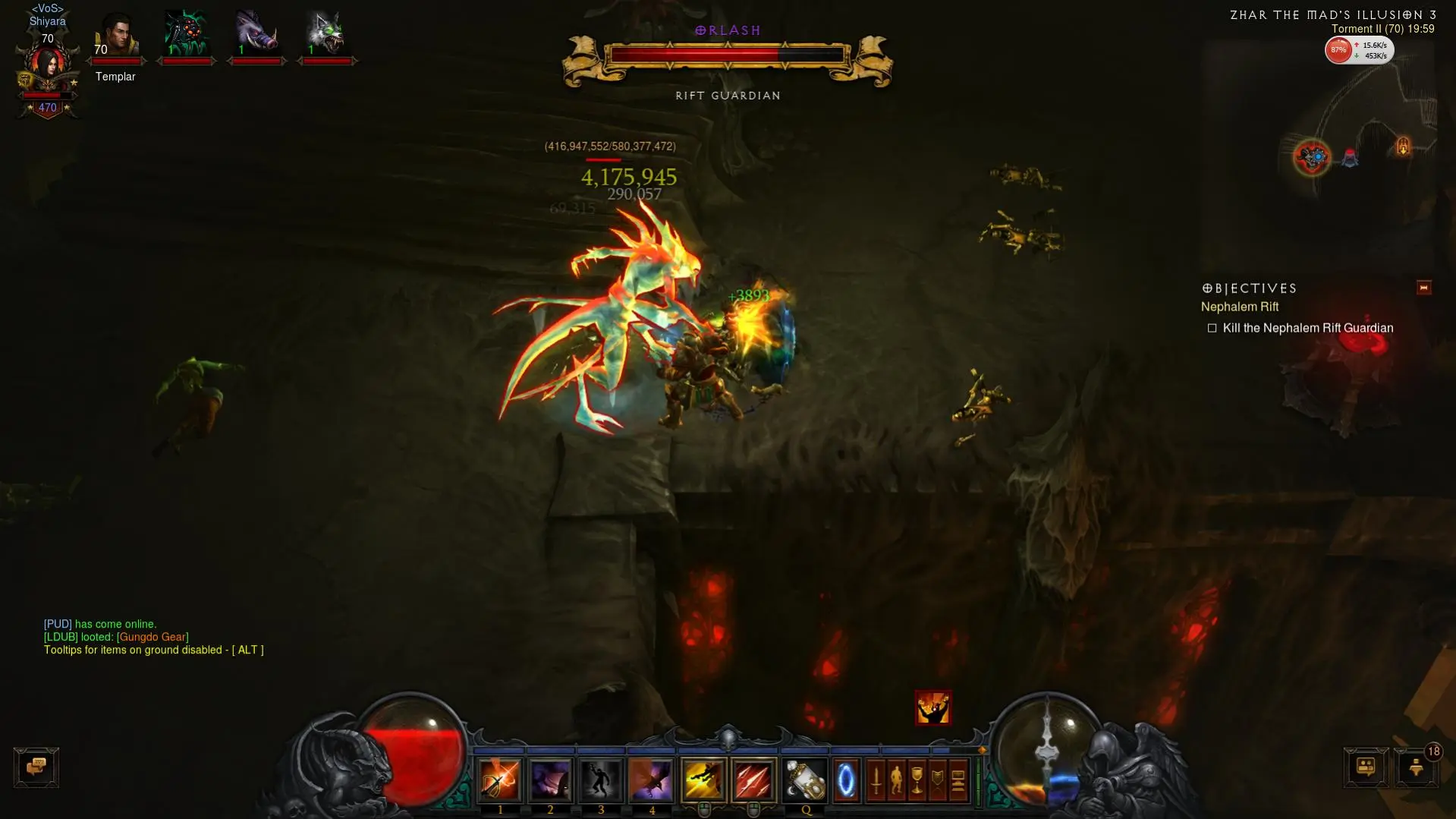This screenshot has height=819, width=1456.
Task: Open the chat speech-bubble button
Action: (36, 767)
